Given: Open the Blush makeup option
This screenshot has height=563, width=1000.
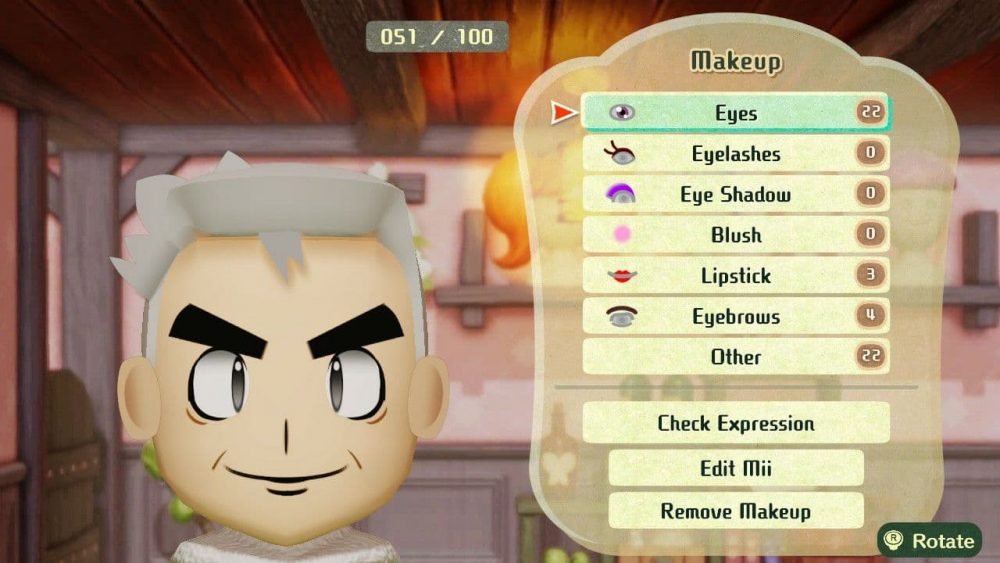Looking at the screenshot, I should click(735, 235).
